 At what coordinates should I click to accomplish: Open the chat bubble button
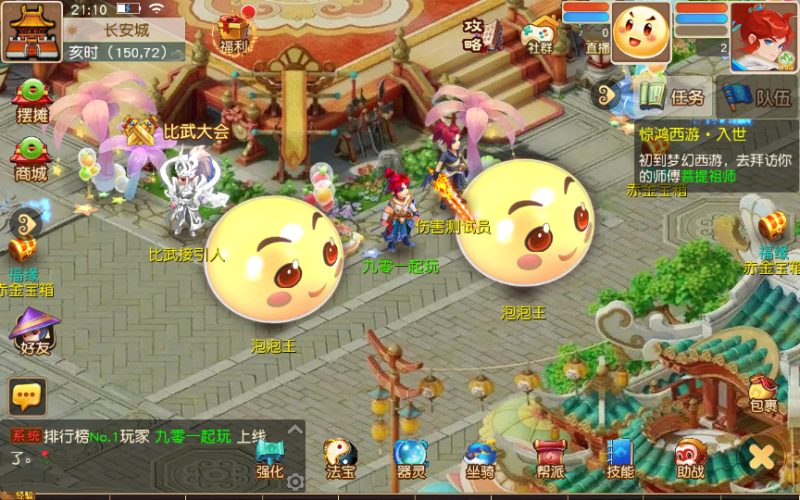[x=27, y=396]
